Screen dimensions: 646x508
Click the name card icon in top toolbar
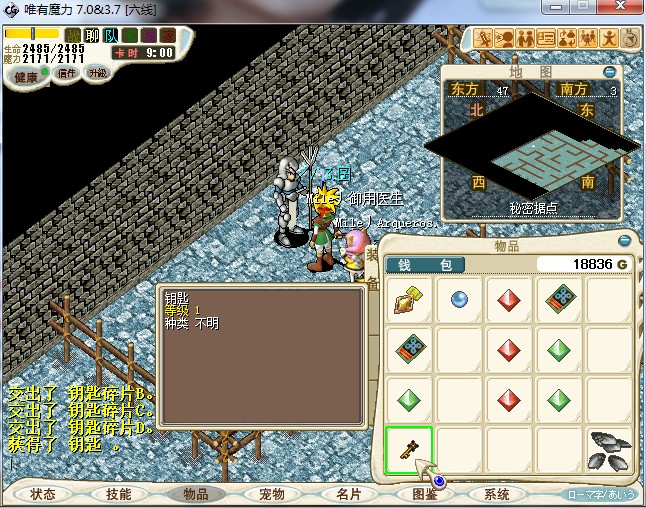click(546, 38)
